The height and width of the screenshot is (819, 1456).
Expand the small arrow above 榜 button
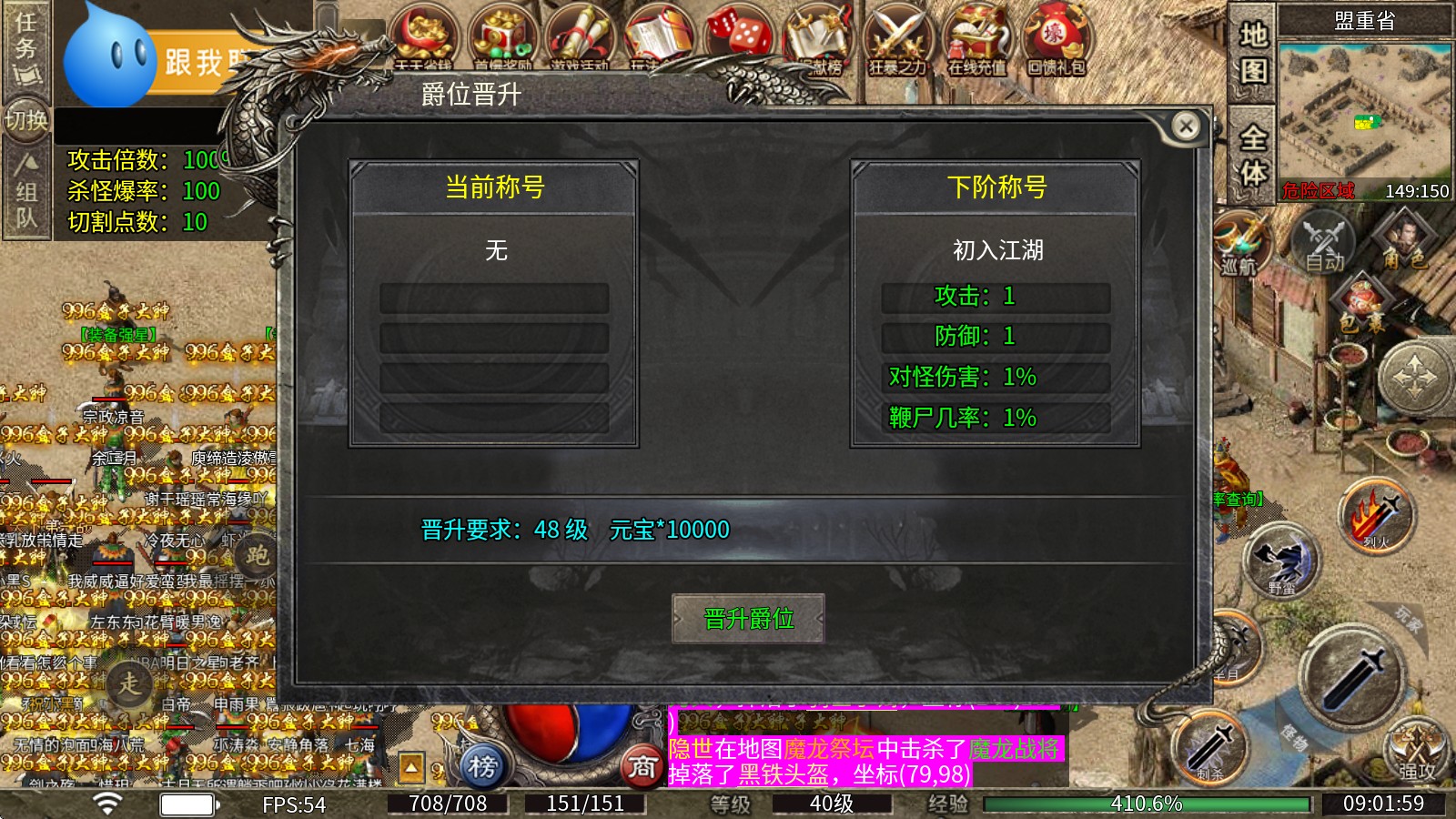pos(411,767)
